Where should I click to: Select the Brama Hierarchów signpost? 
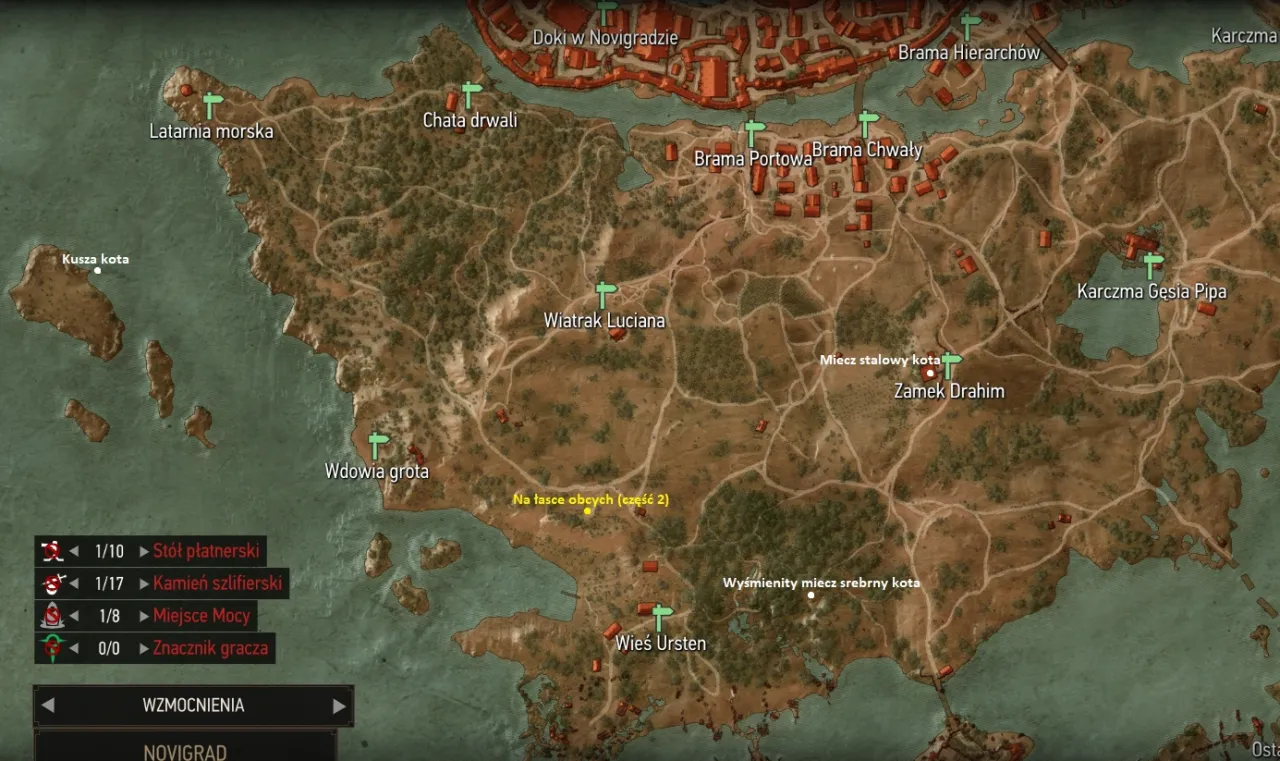[x=968, y=26]
